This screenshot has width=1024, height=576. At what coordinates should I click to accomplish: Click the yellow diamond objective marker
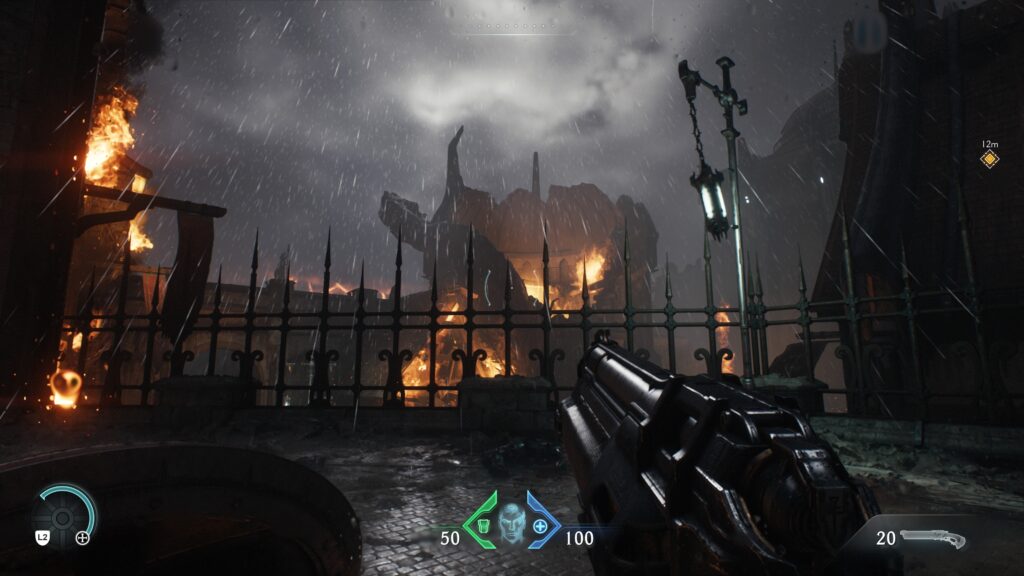pos(989,159)
